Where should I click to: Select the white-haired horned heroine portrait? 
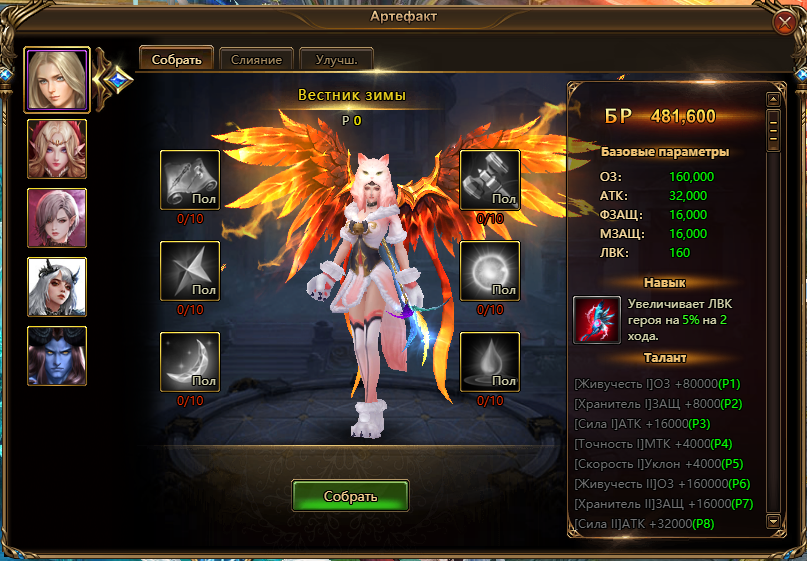(57, 287)
